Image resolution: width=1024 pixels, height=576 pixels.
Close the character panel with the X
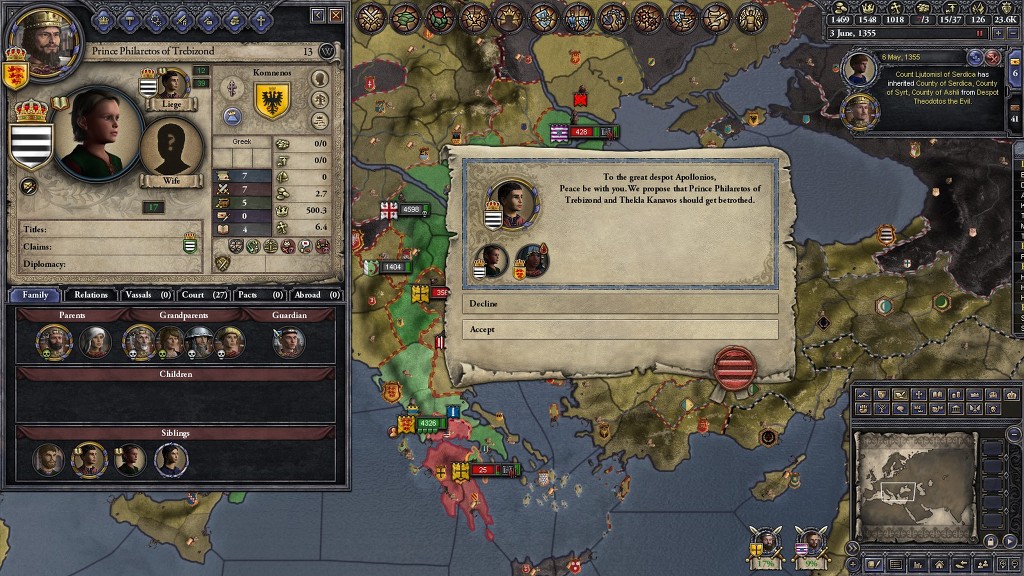(336, 15)
